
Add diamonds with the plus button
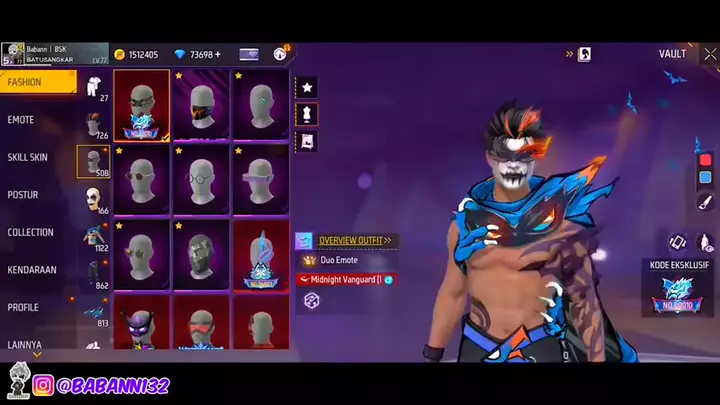(x=218, y=54)
